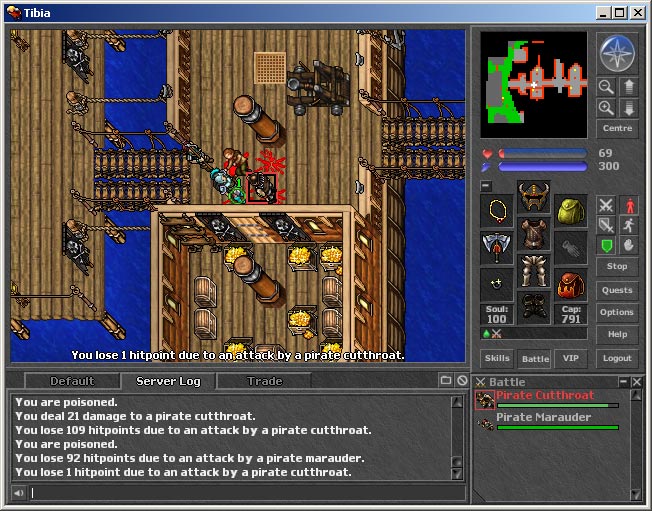Viewport: 652px width, 511px height.
Task: Open the Skills window
Action: coord(497,358)
